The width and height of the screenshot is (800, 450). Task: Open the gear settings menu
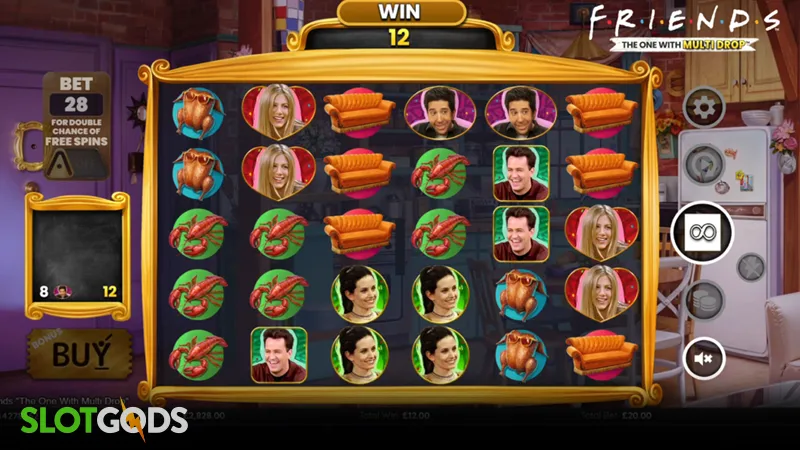click(705, 107)
